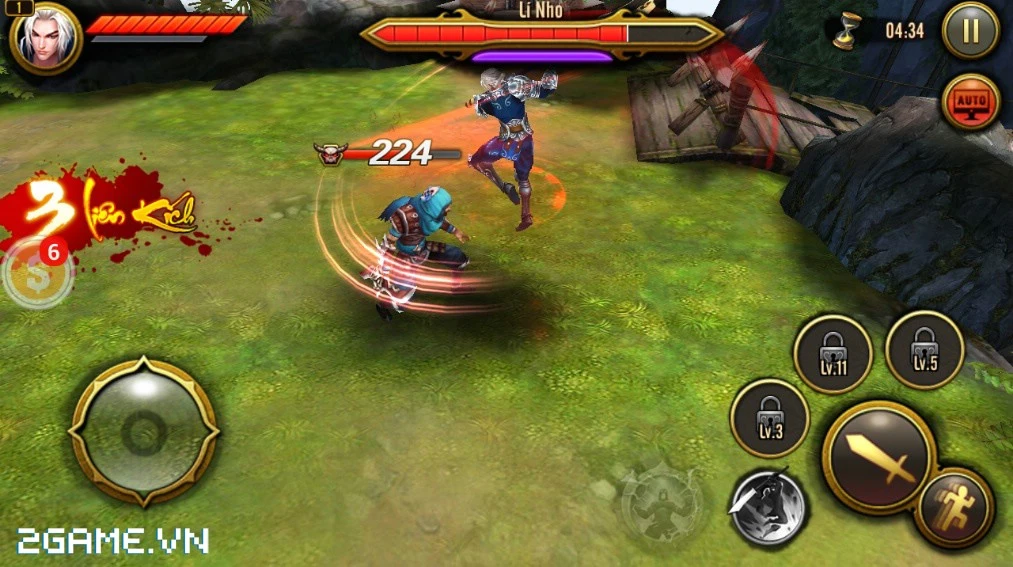Tap the golden sword attack button
This screenshot has height=567, width=1013.
click(x=879, y=457)
